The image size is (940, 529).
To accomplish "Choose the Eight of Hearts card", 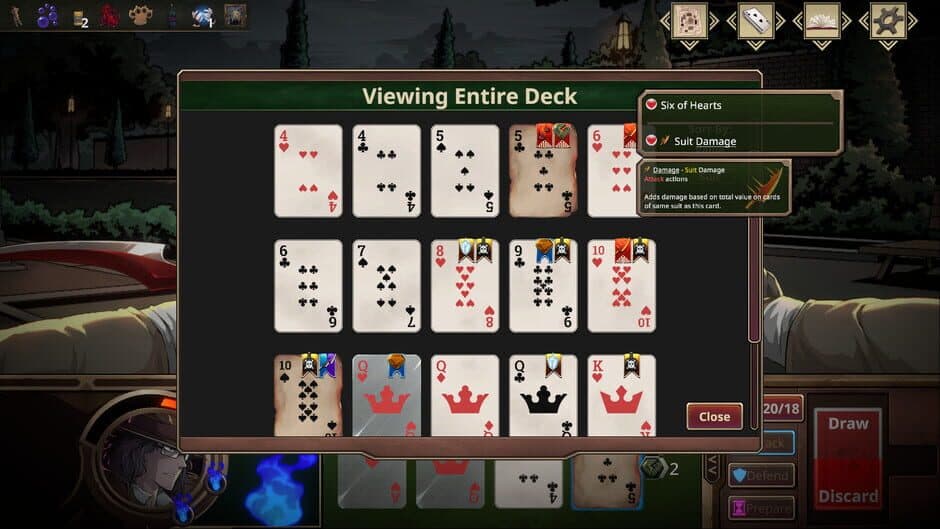I will point(465,285).
